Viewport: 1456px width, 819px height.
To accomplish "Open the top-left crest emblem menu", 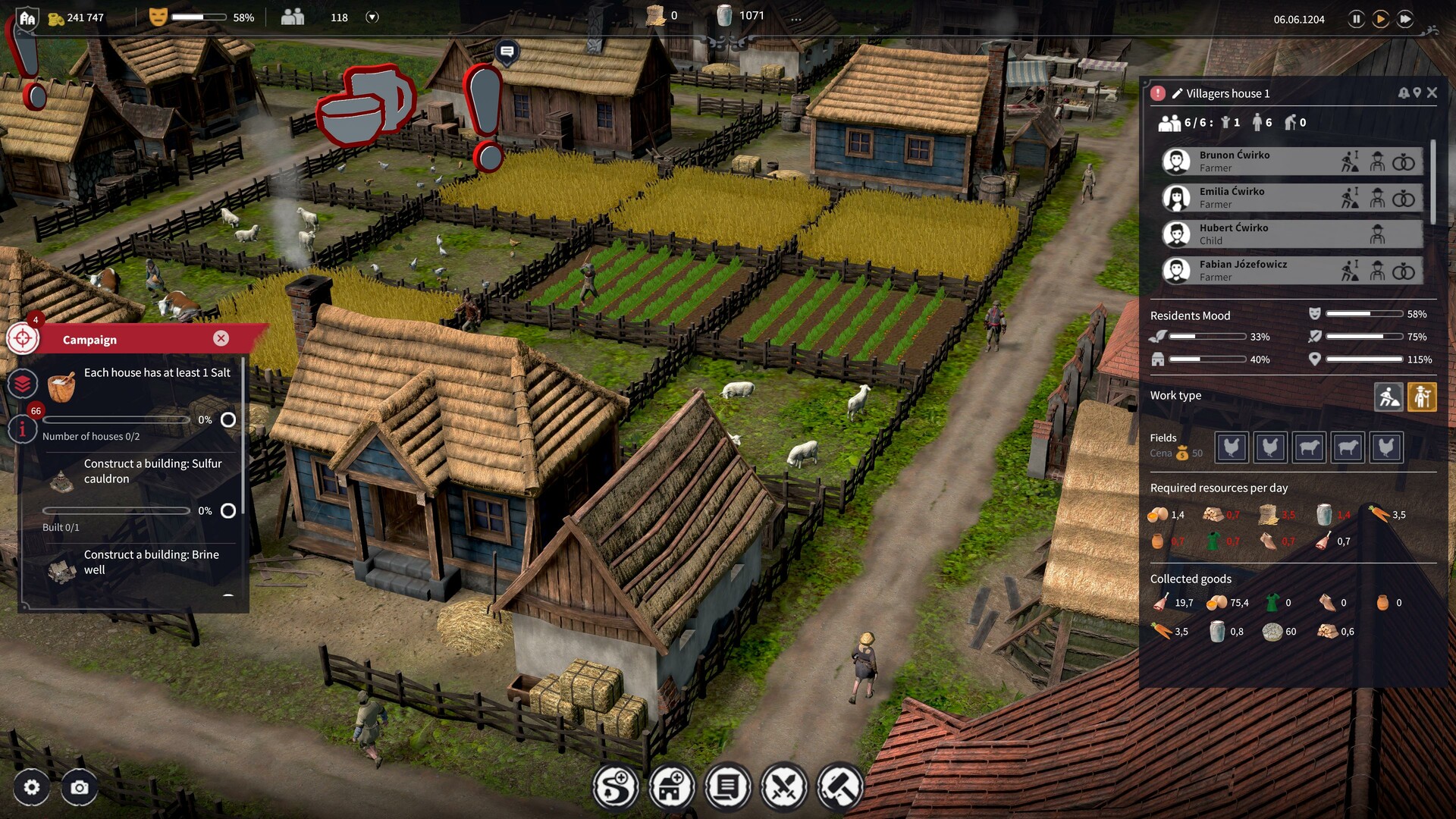I will 27,17.
